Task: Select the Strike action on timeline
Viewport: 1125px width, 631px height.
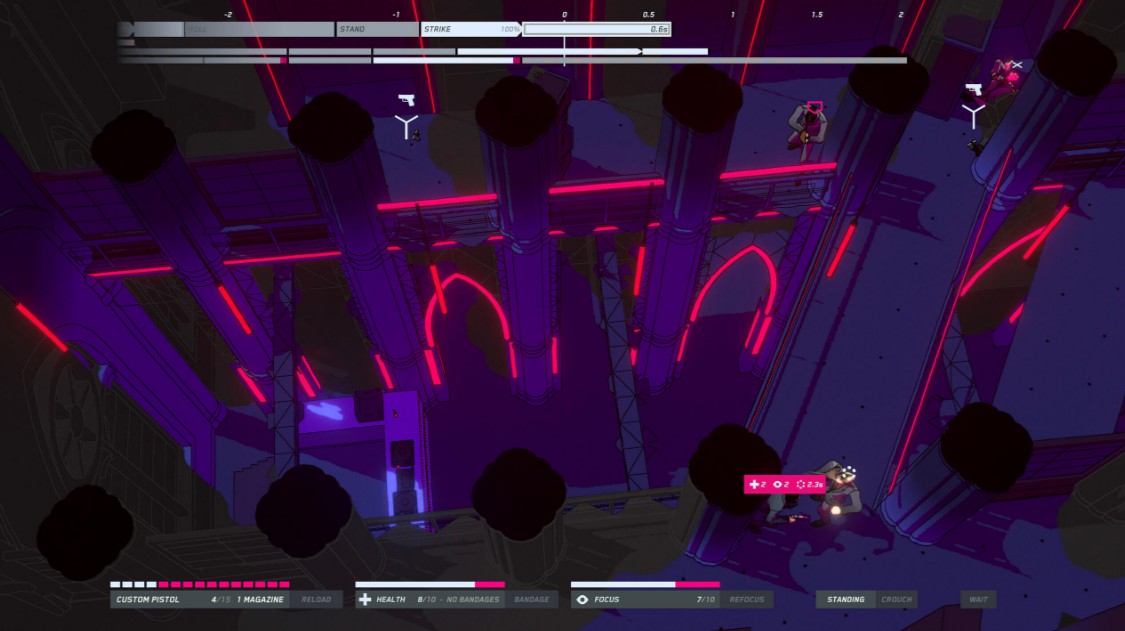Action: (x=470, y=29)
